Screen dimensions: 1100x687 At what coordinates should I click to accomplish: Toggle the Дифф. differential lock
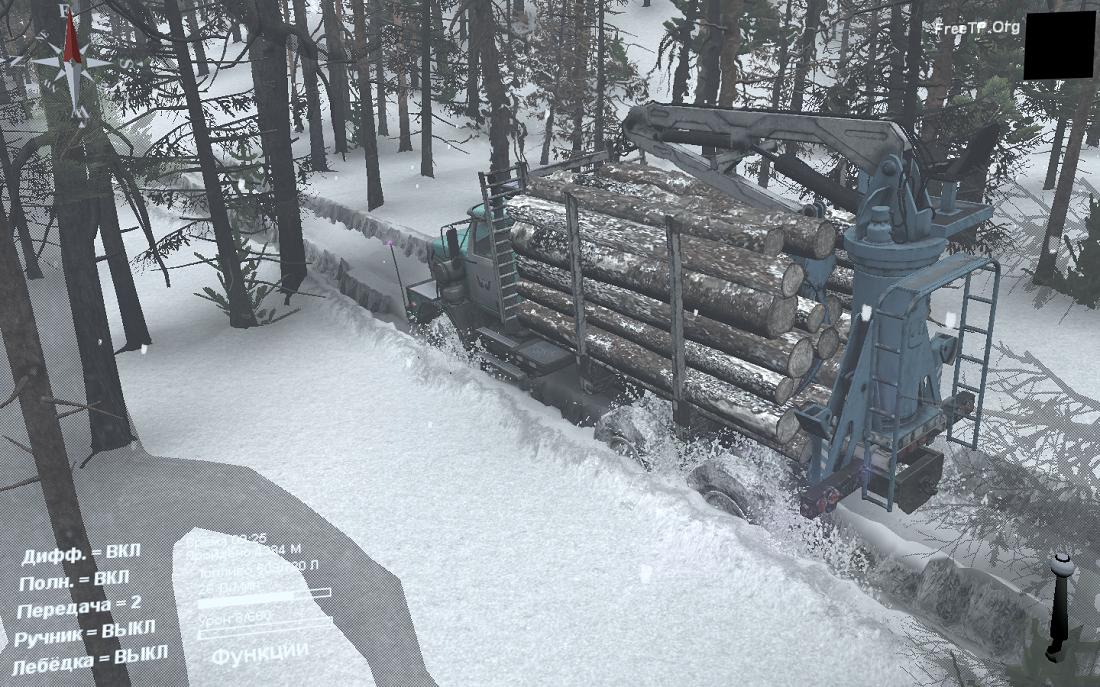click(81, 553)
